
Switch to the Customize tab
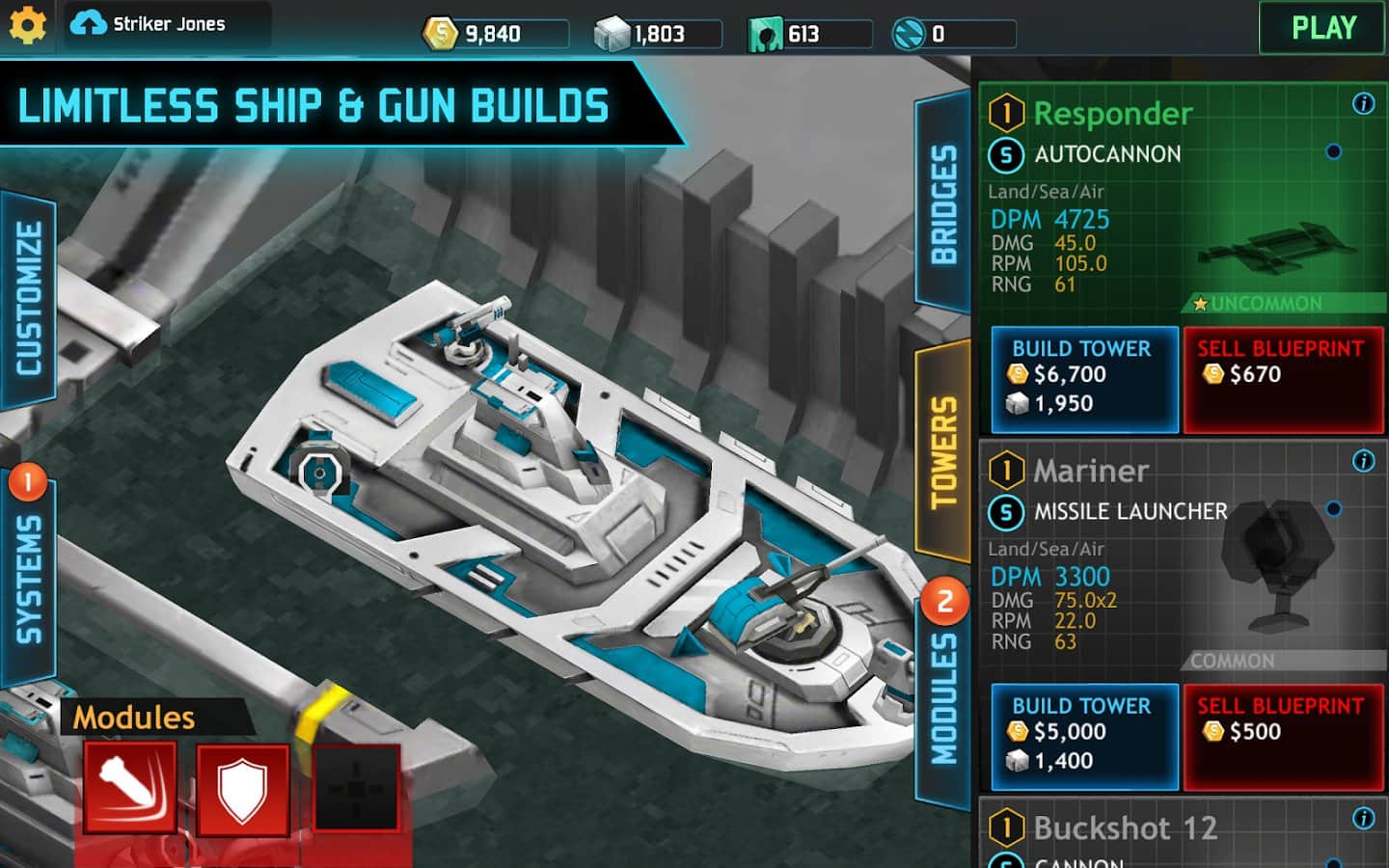29,299
